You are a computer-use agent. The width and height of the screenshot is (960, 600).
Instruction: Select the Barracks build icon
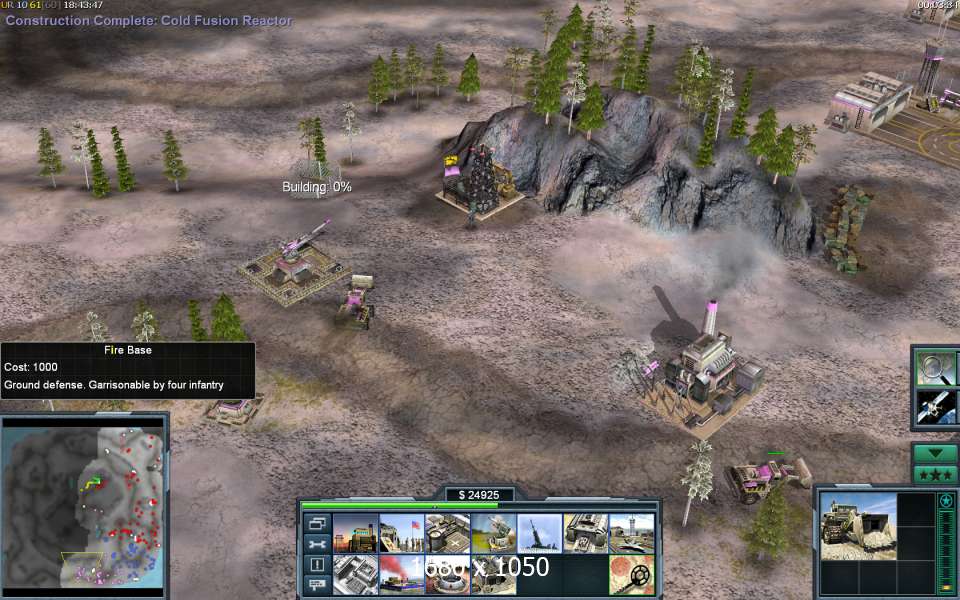click(401, 533)
